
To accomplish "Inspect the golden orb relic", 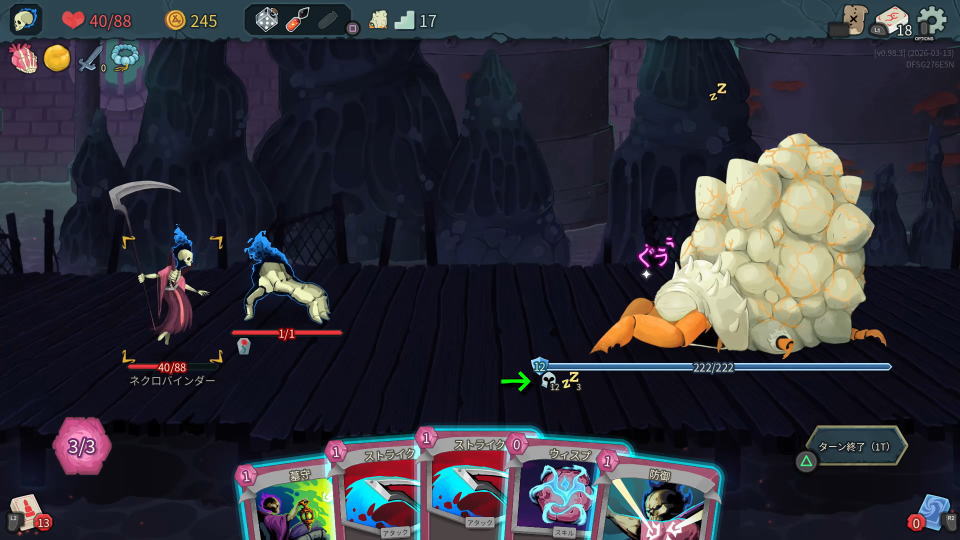I will (57, 58).
